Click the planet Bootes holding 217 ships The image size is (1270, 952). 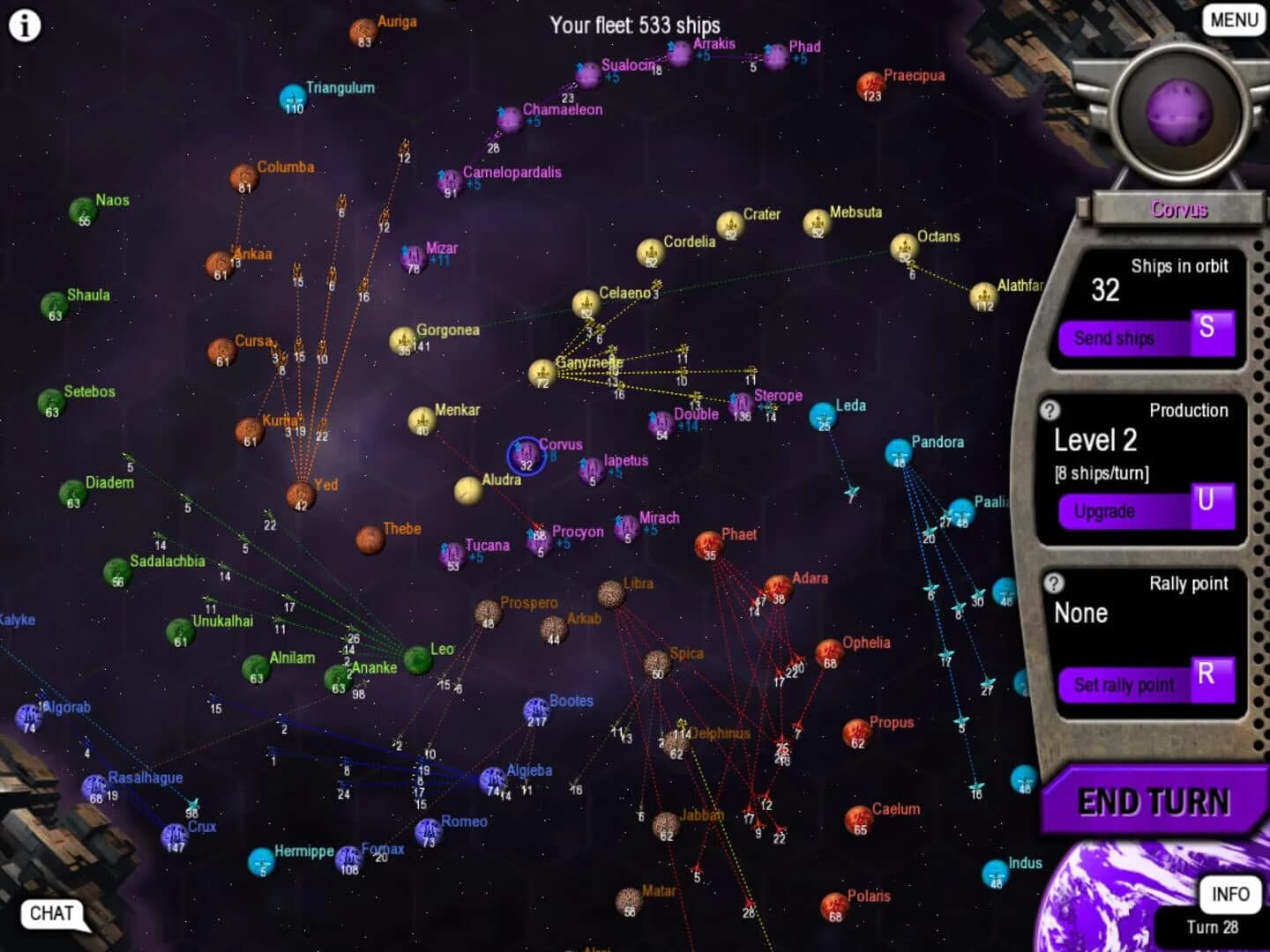pos(536,710)
